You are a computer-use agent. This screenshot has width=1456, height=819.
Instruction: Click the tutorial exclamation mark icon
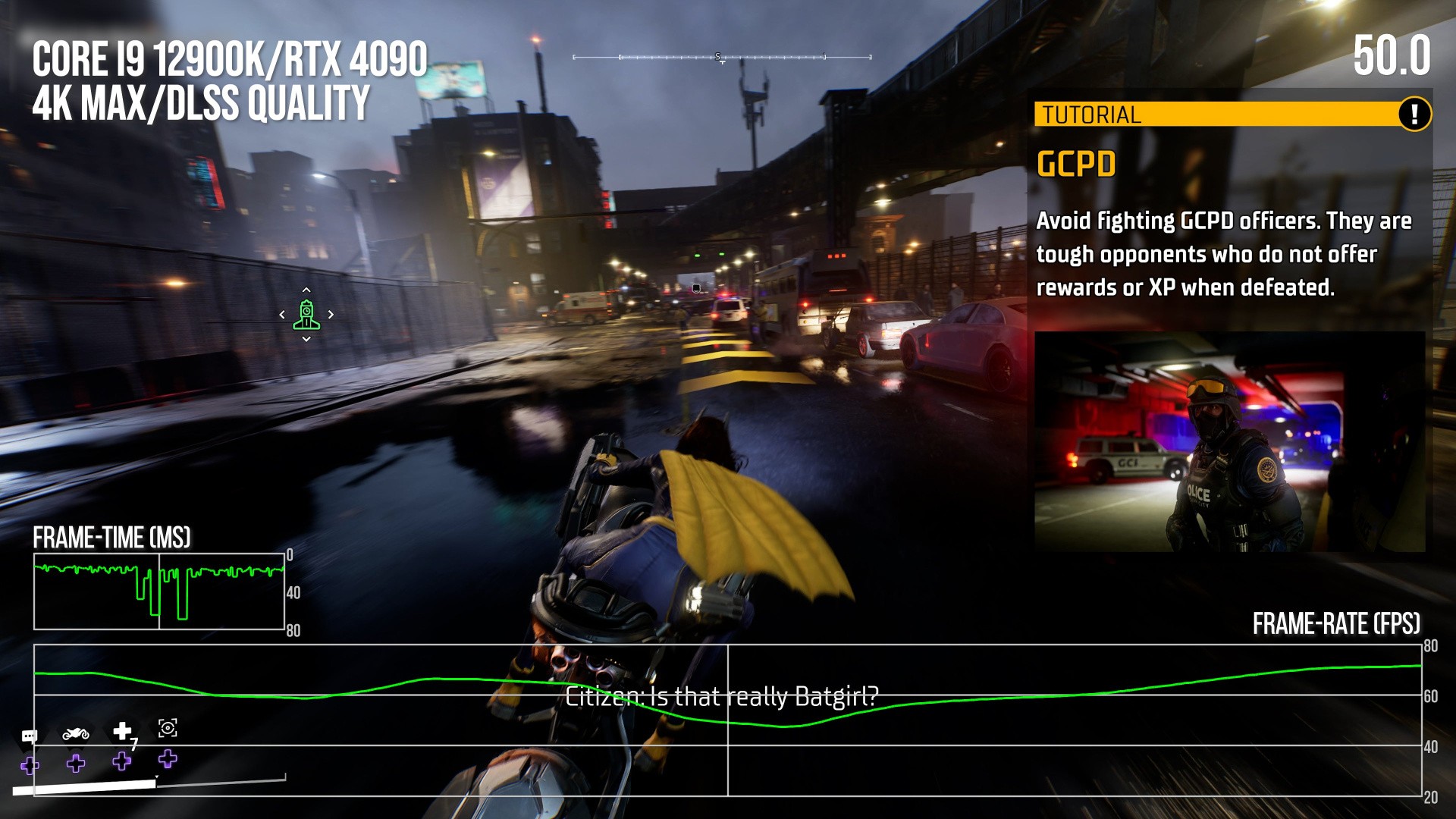click(1414, 115)
